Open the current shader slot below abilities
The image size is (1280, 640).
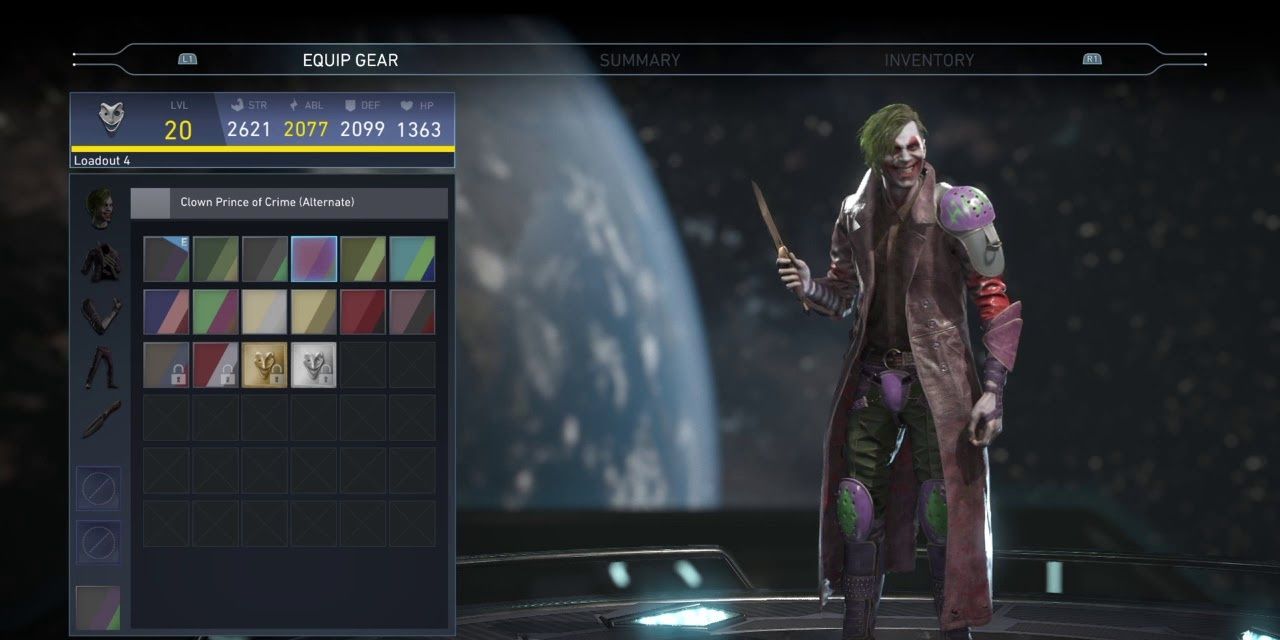pyautogui.click(x=98, y=608)
